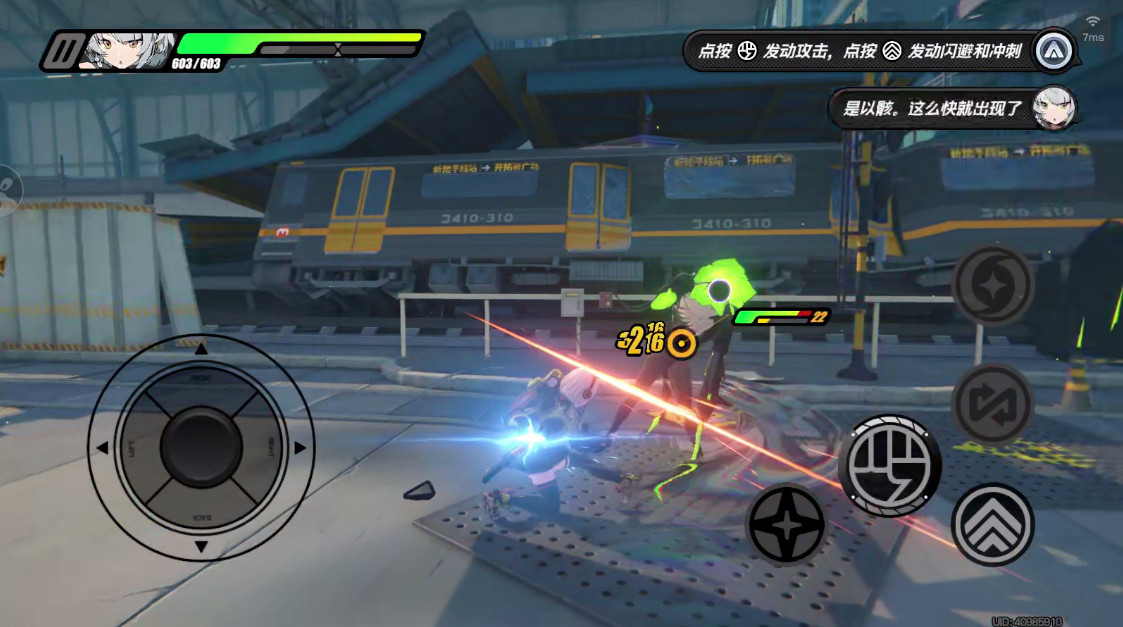1123x627 pixels.
Task: Trigger the ultimate ability star button
Action: [991, 286]
